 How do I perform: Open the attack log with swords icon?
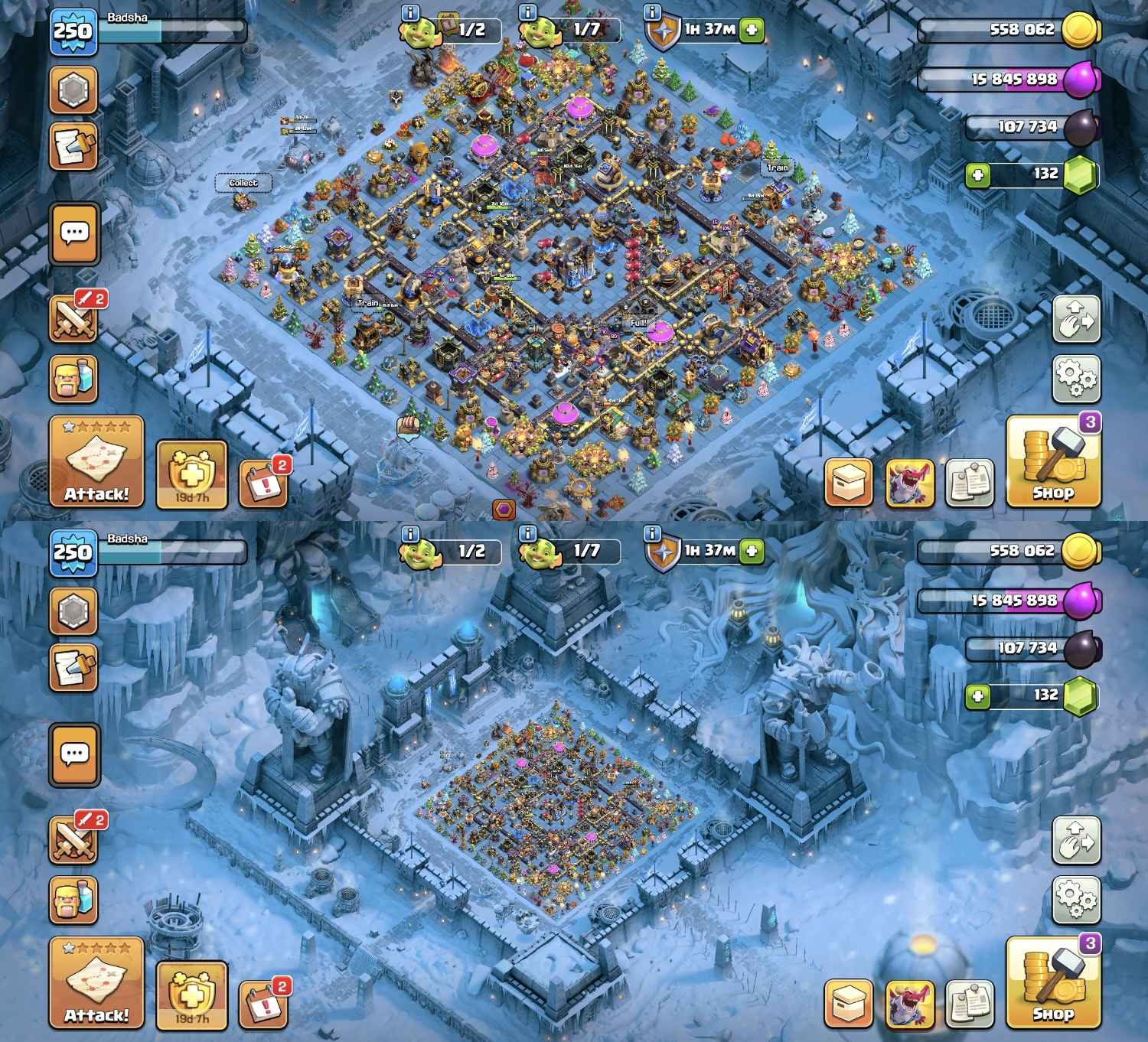tap(73, 314)
